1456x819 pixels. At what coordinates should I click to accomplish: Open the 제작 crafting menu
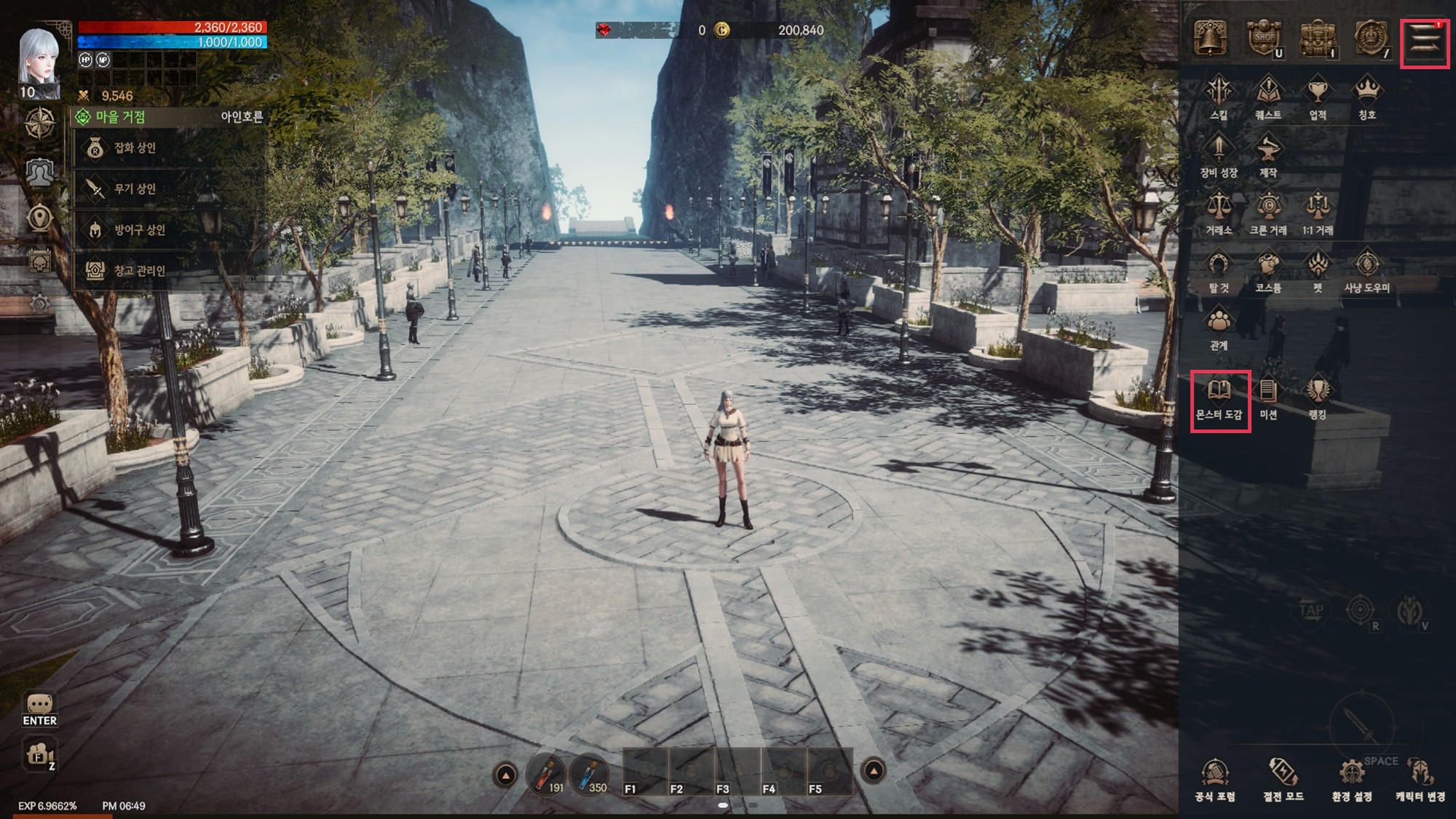coord(1268,155)
